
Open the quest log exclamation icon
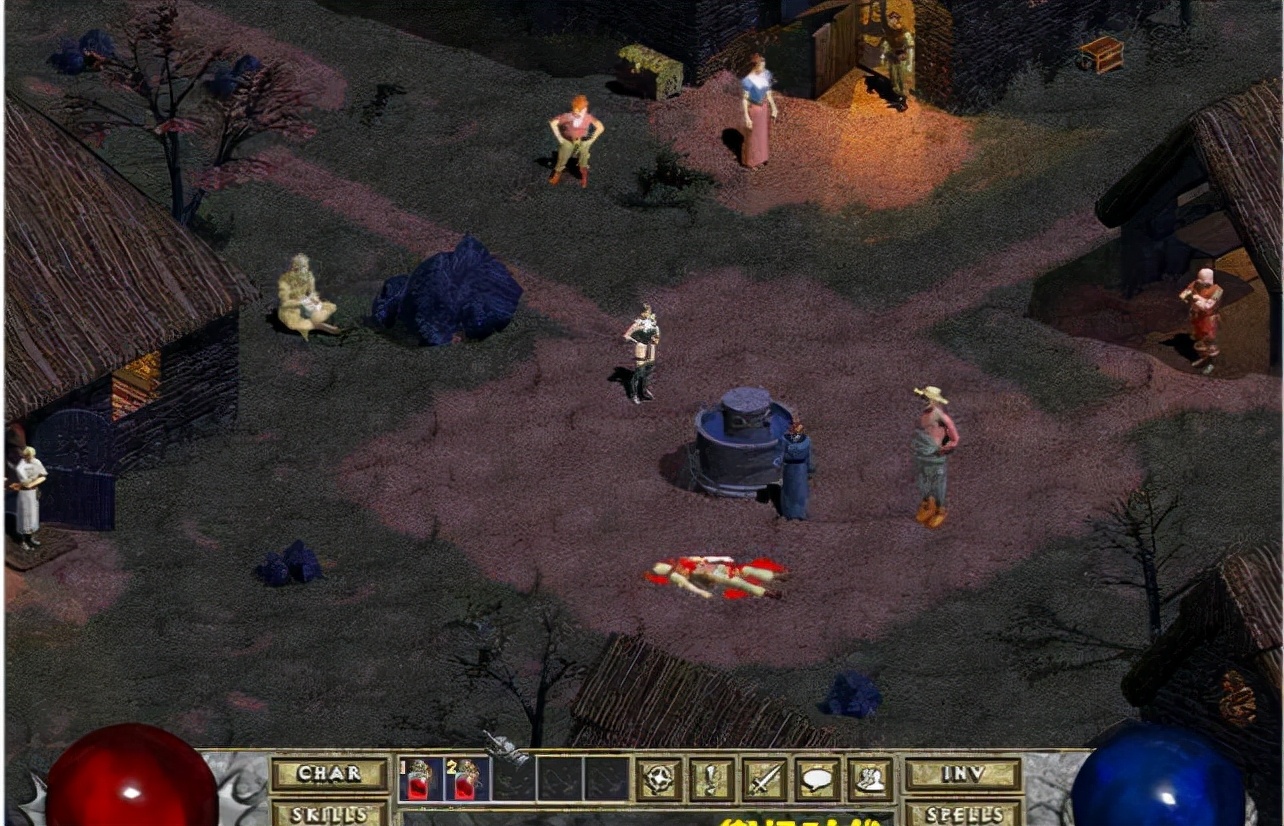(711, 777)
